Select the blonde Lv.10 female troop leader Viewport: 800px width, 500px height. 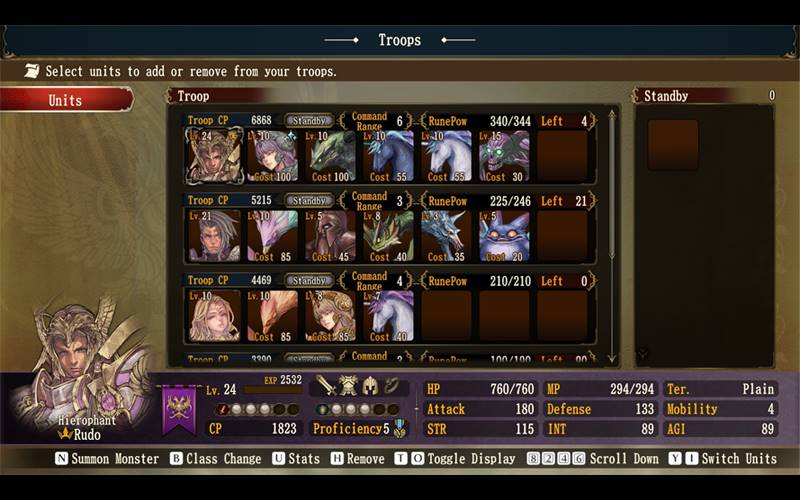pyautogui.click(x=214, y=316)
